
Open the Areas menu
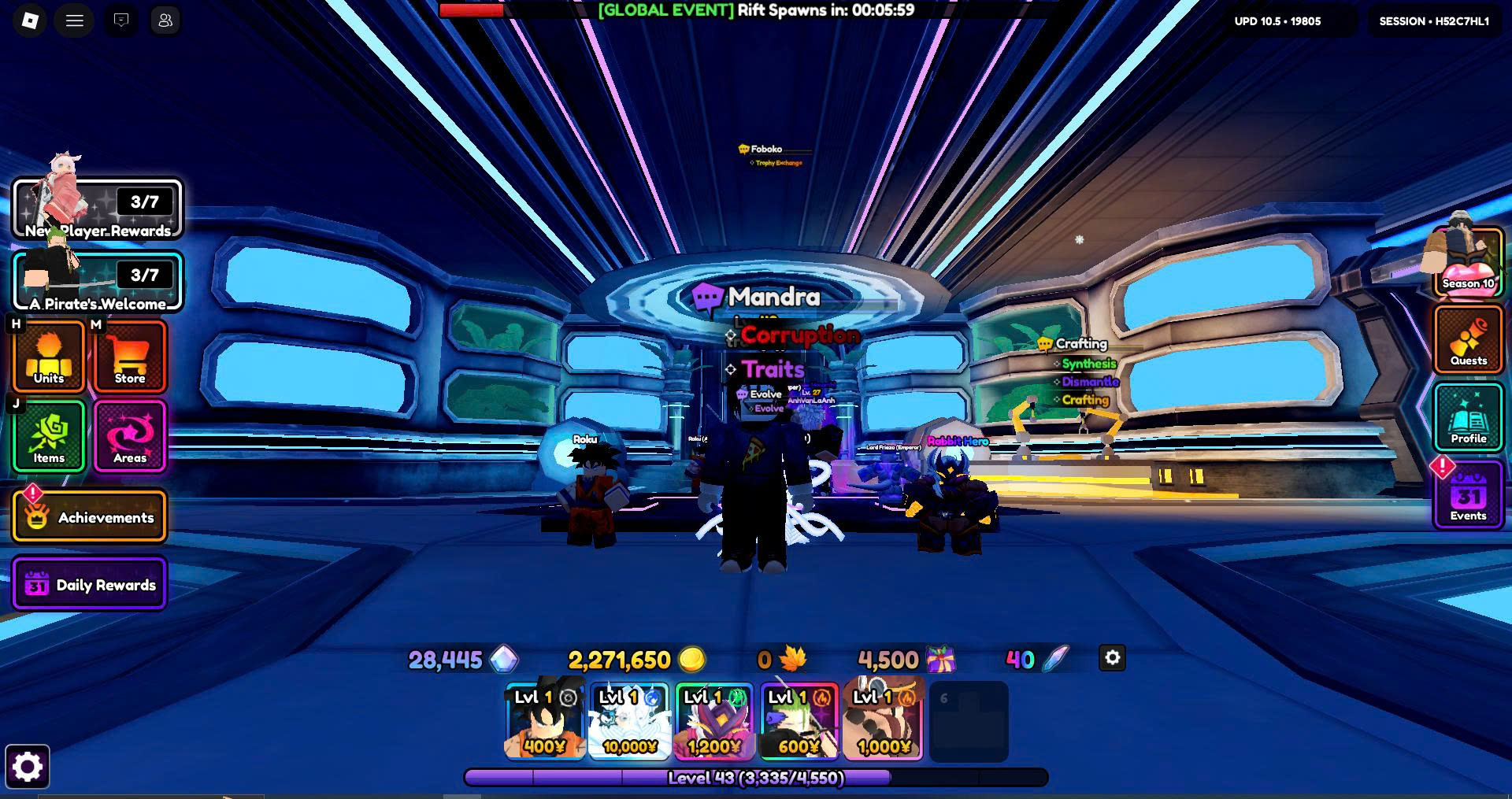tap(130, 436)
